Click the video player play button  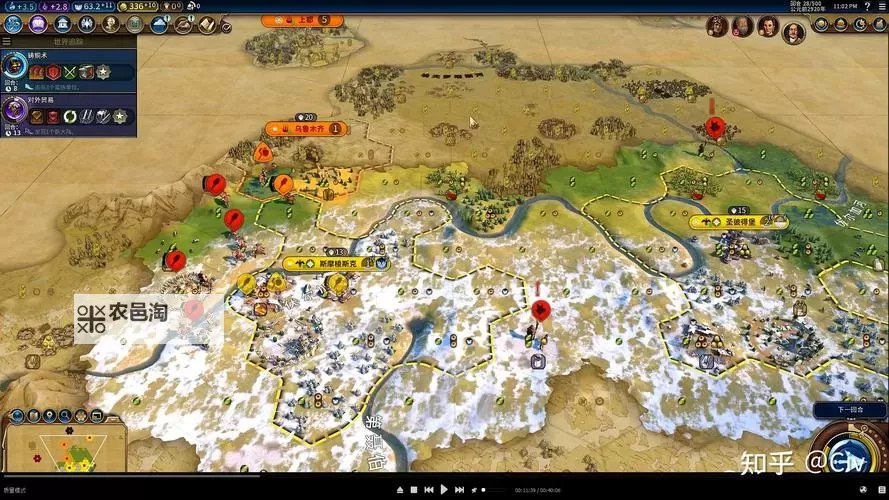[x=444, y=490]
